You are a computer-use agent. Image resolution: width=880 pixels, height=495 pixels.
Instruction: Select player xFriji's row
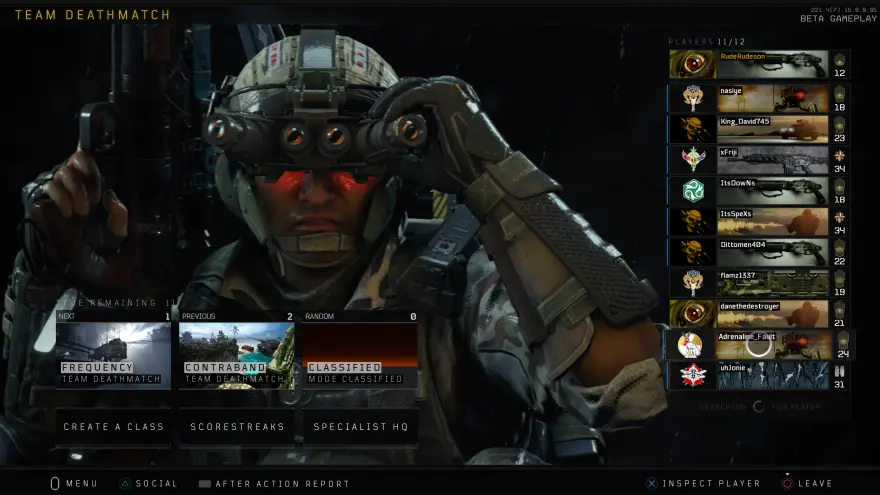(760, 160)
